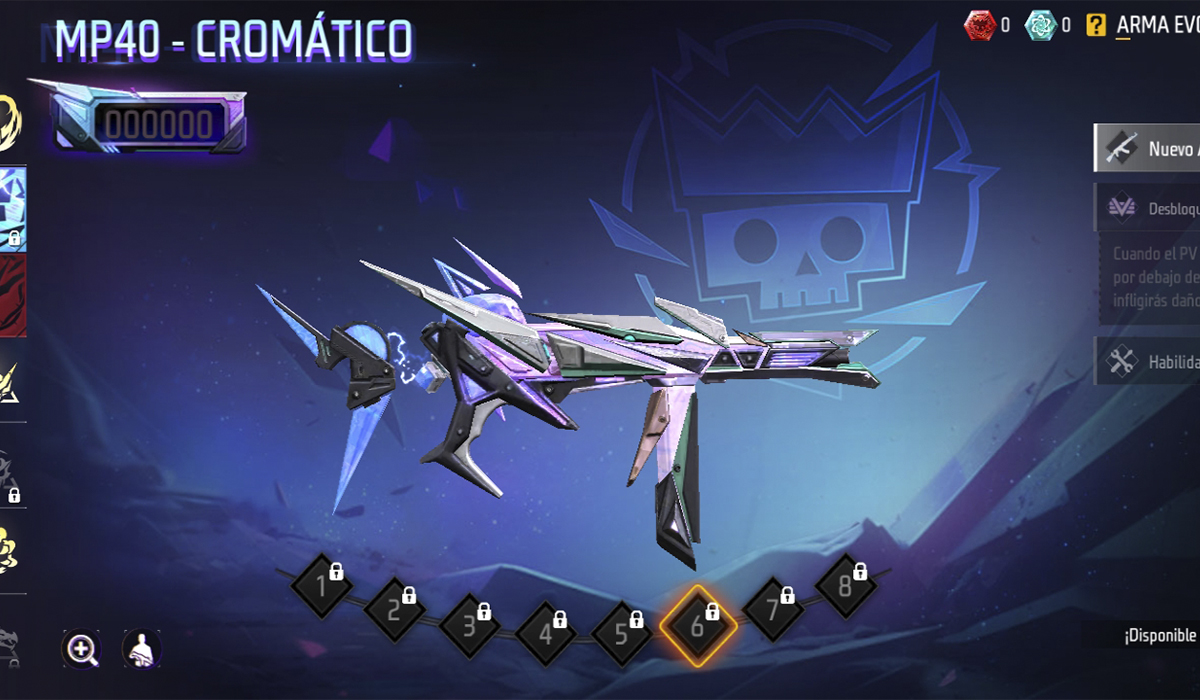Click the highlighted level 6 diamond

pos(698,627)
